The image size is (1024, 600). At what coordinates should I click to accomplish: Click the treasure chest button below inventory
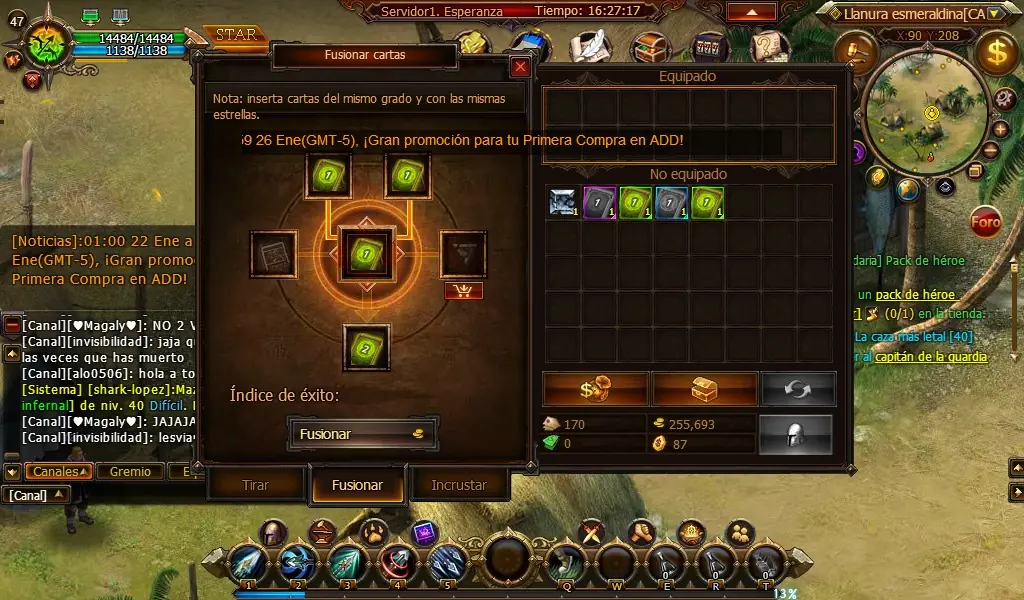pos(705,388)
